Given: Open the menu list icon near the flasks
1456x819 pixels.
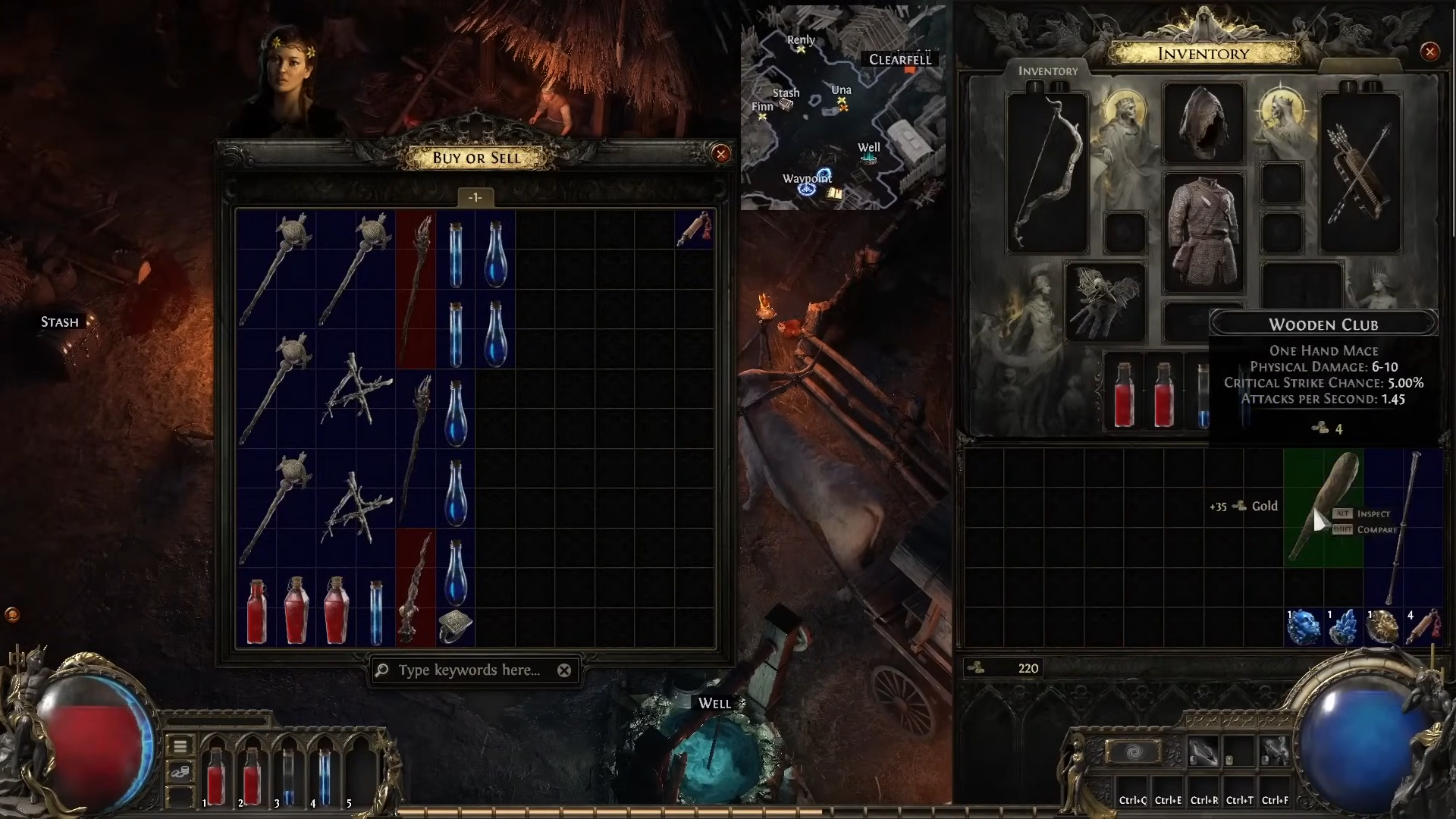Looking at the screenshot, I should pos(180,746).
